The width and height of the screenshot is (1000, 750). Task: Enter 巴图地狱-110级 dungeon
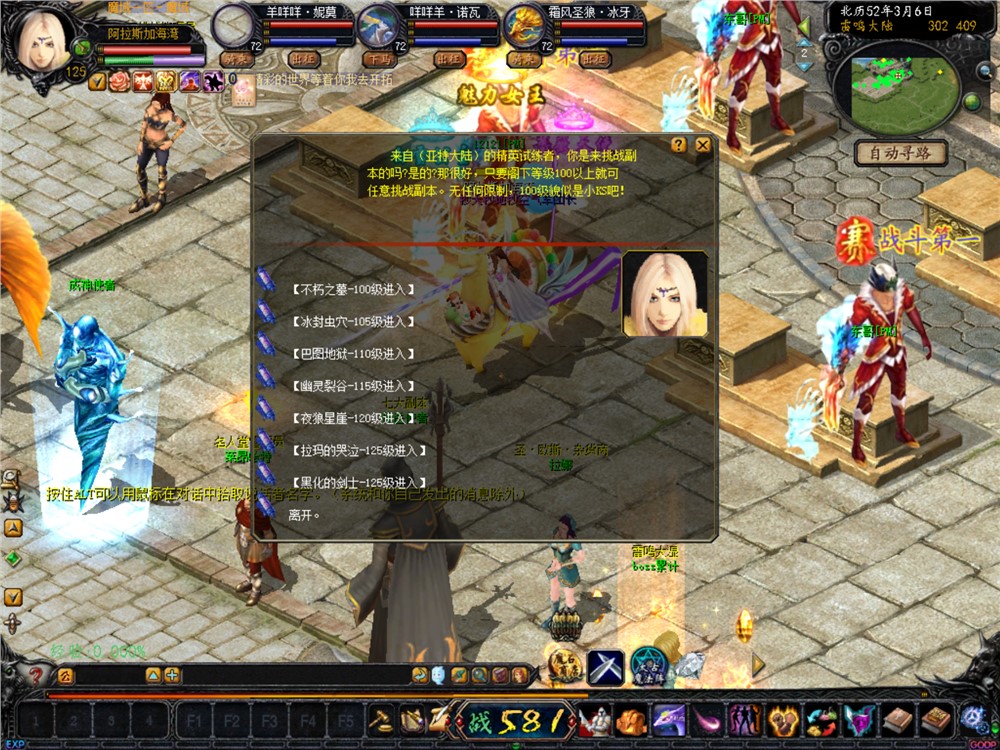(353, 354)
